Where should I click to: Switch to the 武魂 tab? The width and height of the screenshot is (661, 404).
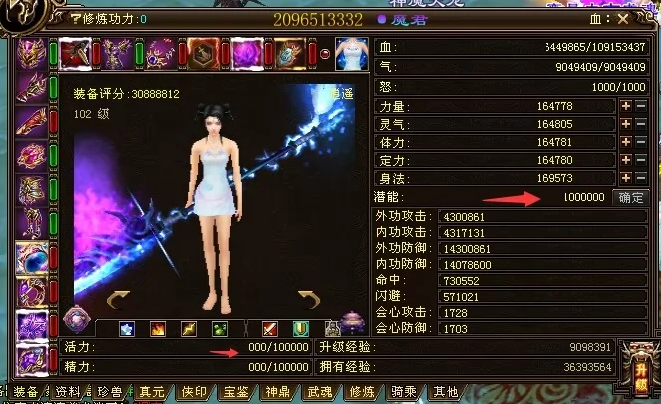(320, 392)
